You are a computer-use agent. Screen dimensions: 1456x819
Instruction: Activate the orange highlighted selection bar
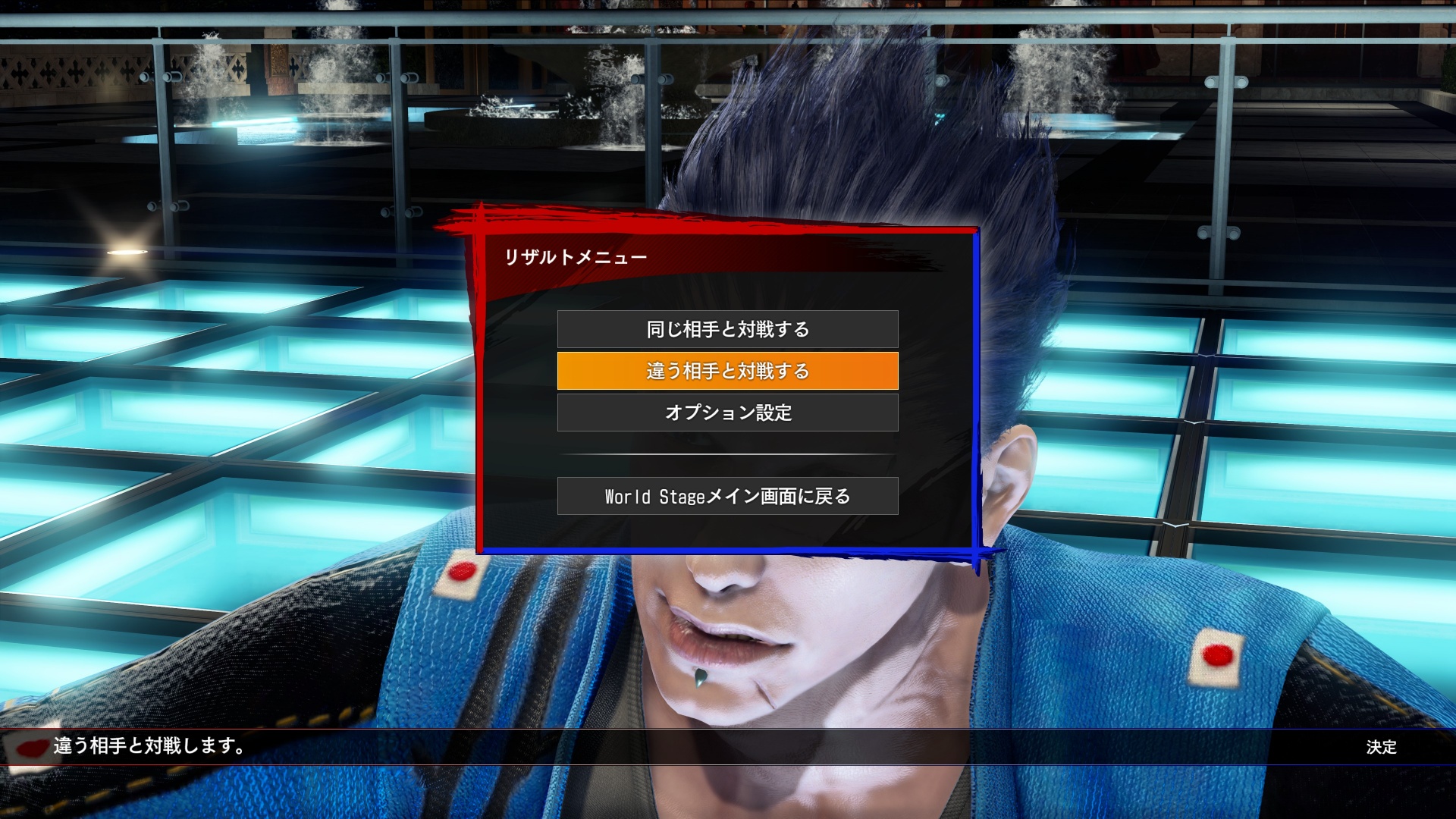click(x=727, y=371)
